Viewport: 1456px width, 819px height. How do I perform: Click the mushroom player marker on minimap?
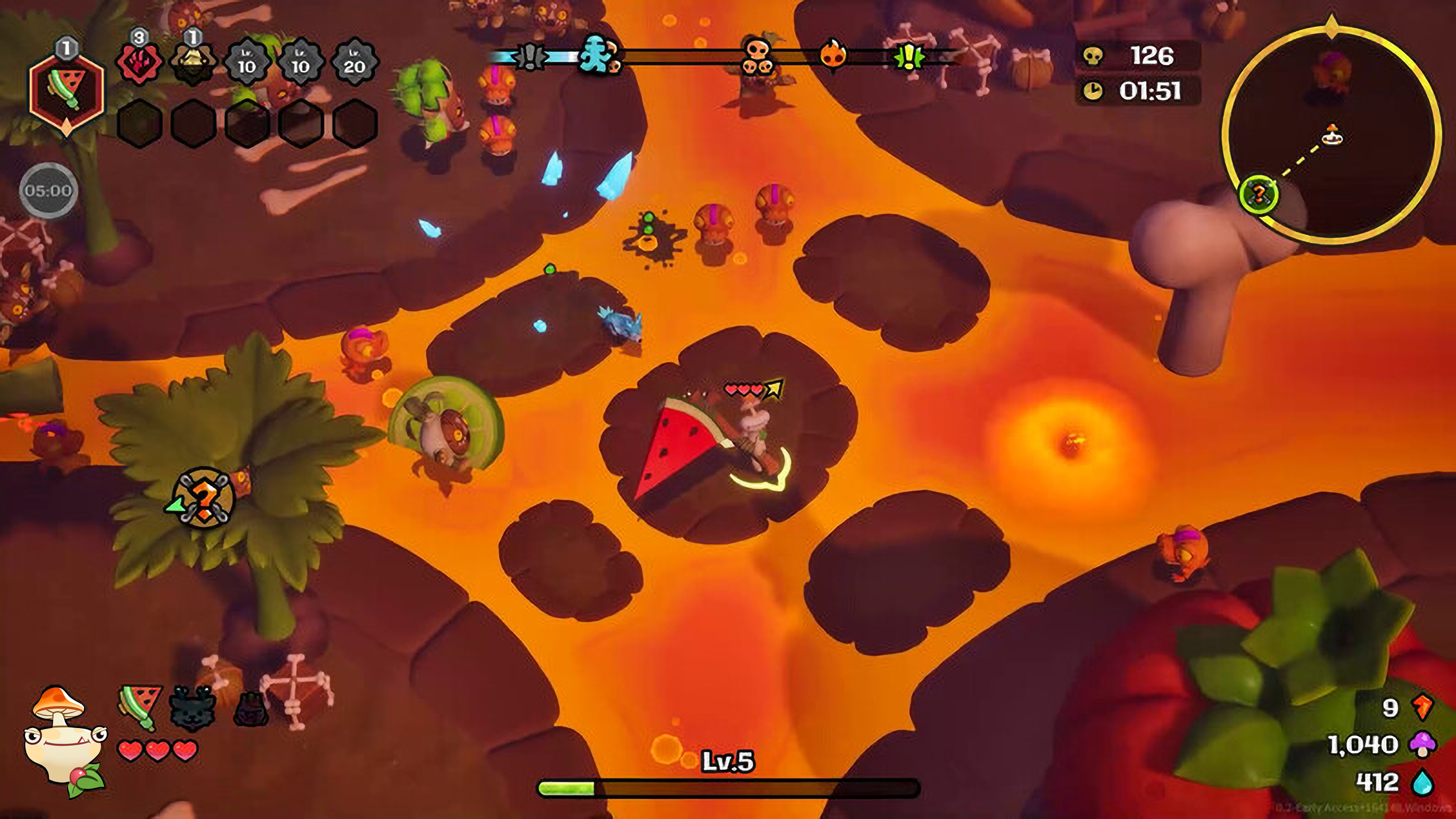click(x=1332, y=136)
